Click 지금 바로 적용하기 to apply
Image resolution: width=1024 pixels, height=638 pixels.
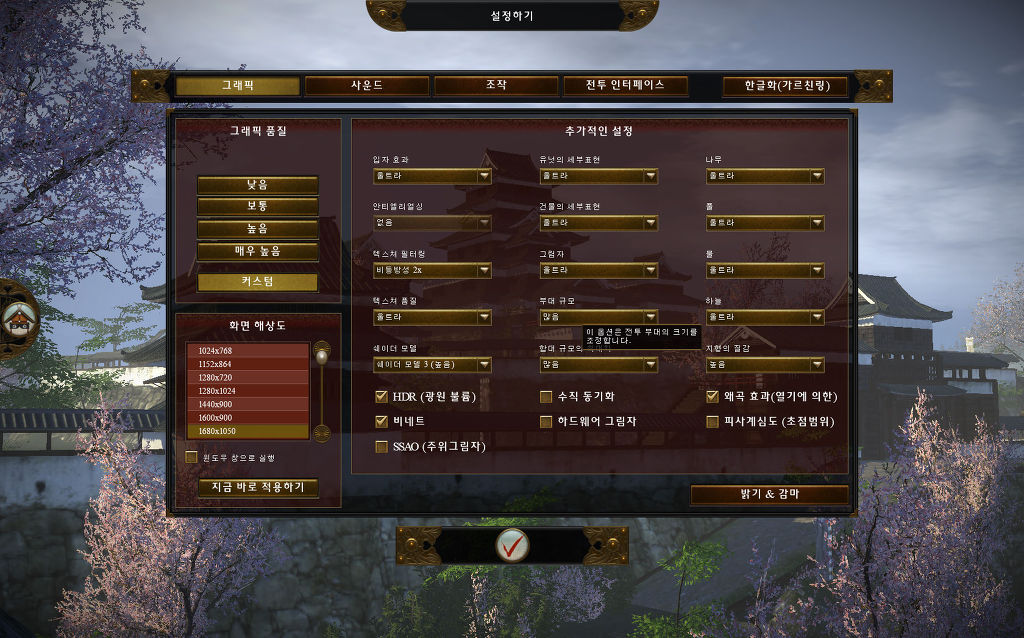click(258, 488)
